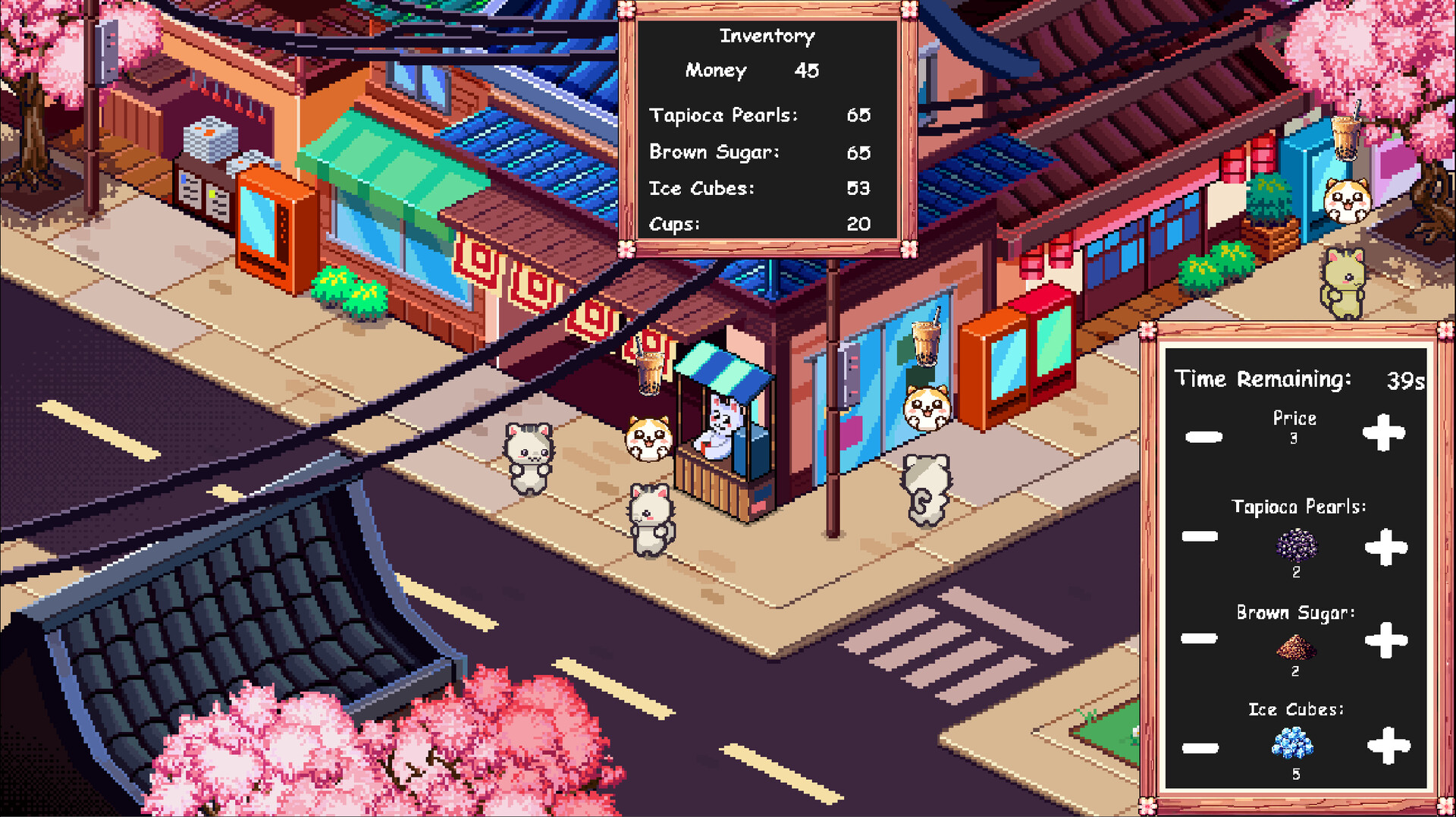1456x817 pixels.
Task: Select the brown sugar pile icon
Action: pos(1296,646)
